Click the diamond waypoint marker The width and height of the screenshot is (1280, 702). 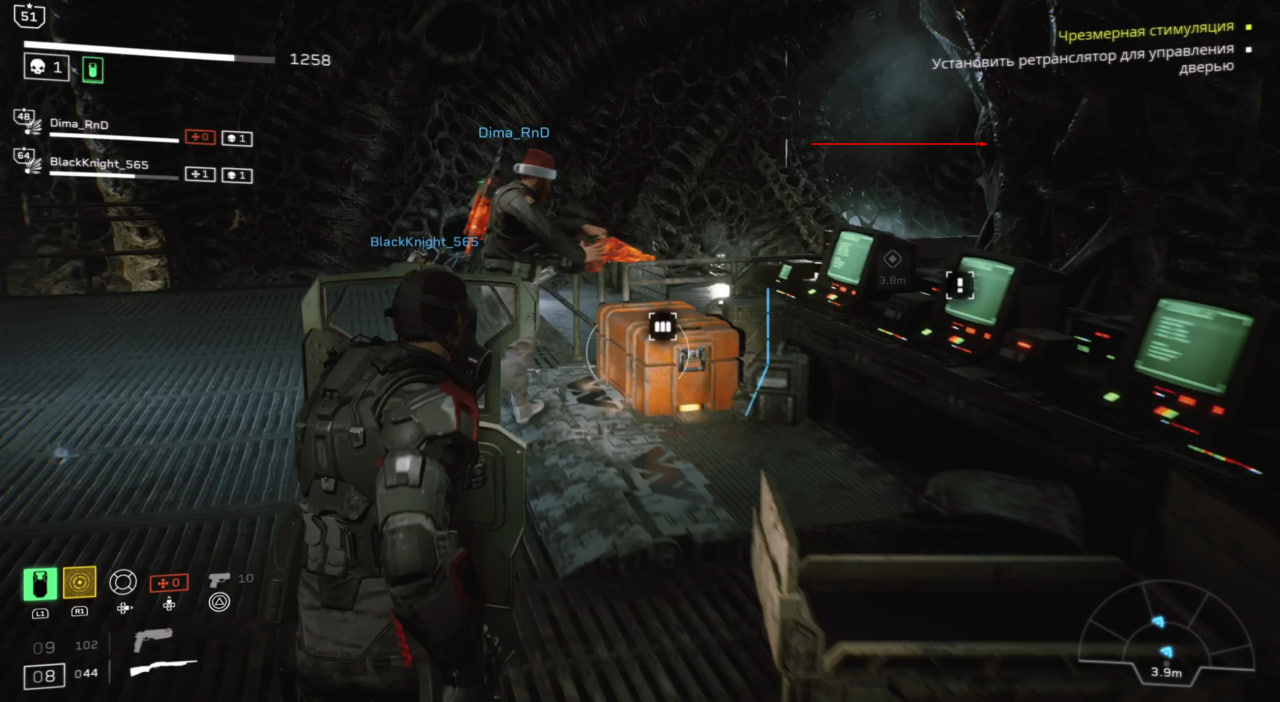click(892, 259)
